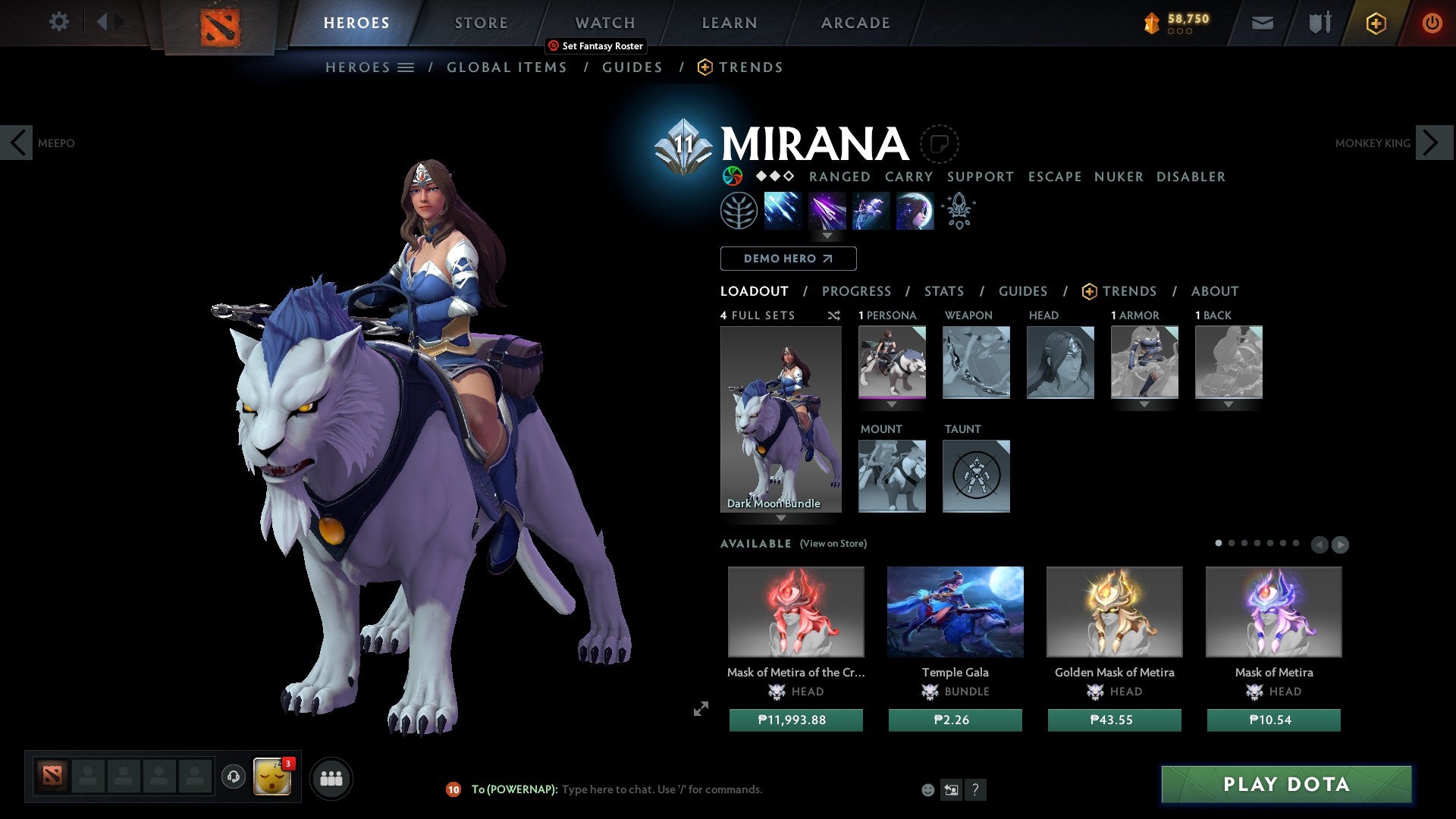Open the View on Store link

833,544
